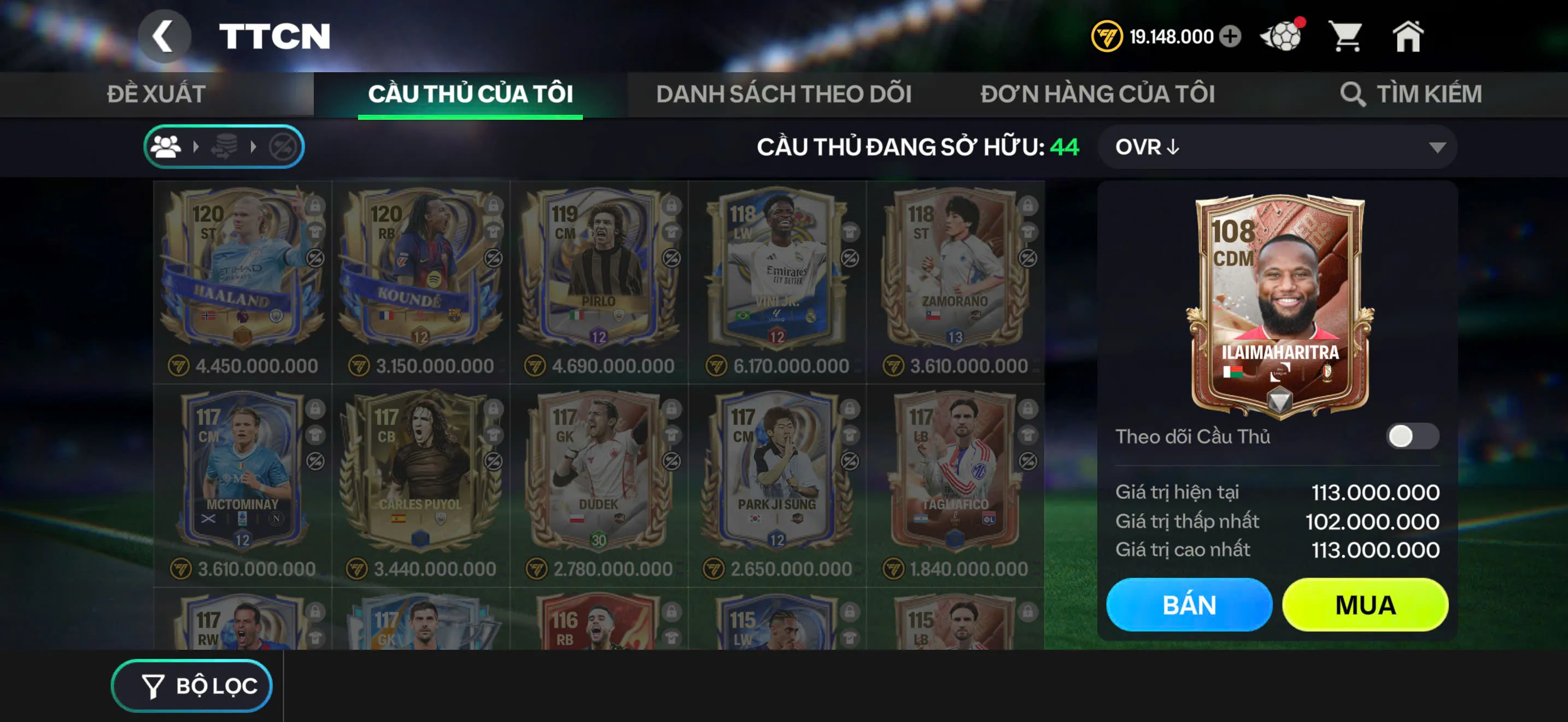1568x722 pixels.
Task: Select the untradeable filter icon
Action: point(284,148)
